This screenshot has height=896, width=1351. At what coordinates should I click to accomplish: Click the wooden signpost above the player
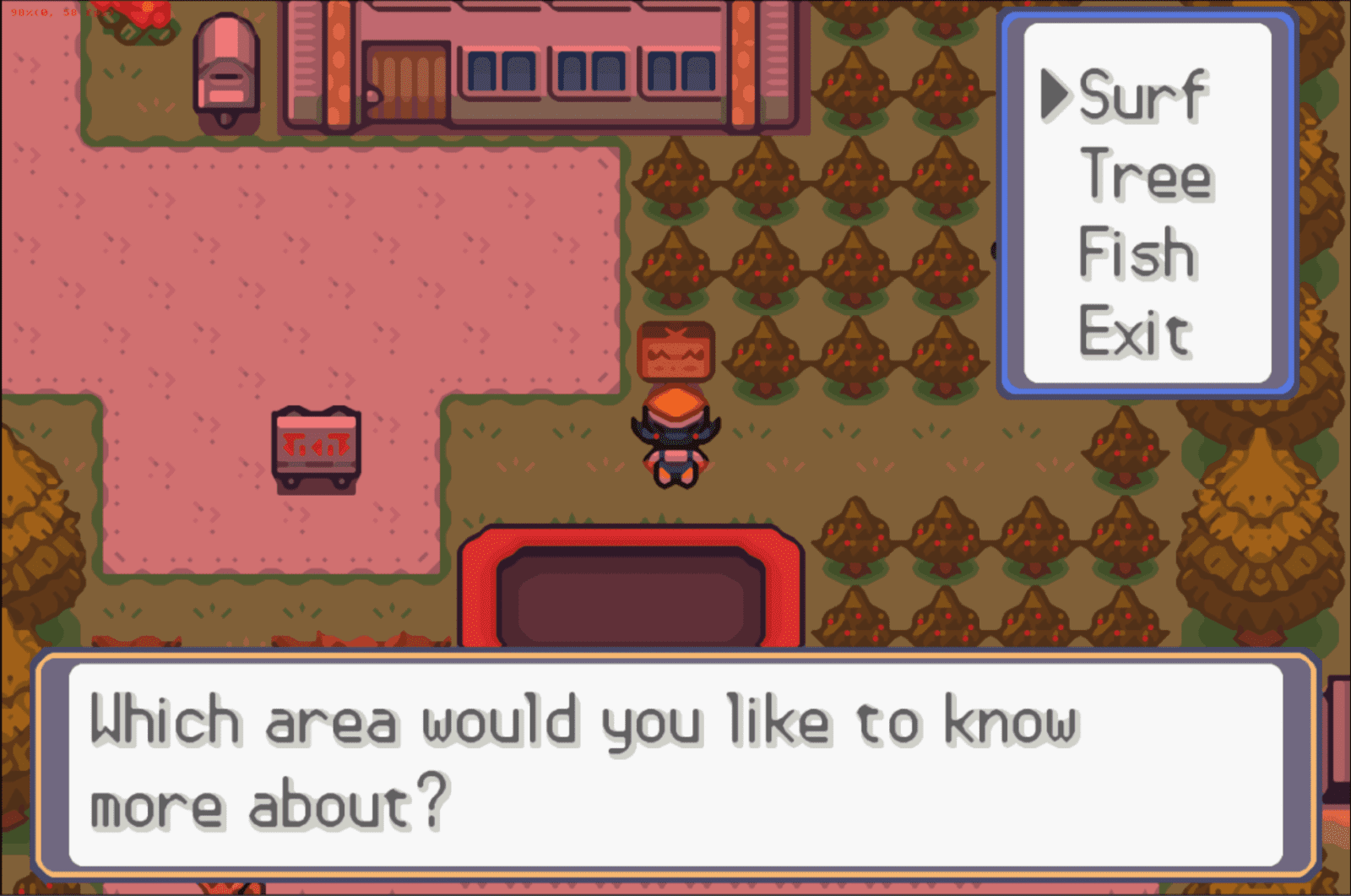(x=674, y=350)
